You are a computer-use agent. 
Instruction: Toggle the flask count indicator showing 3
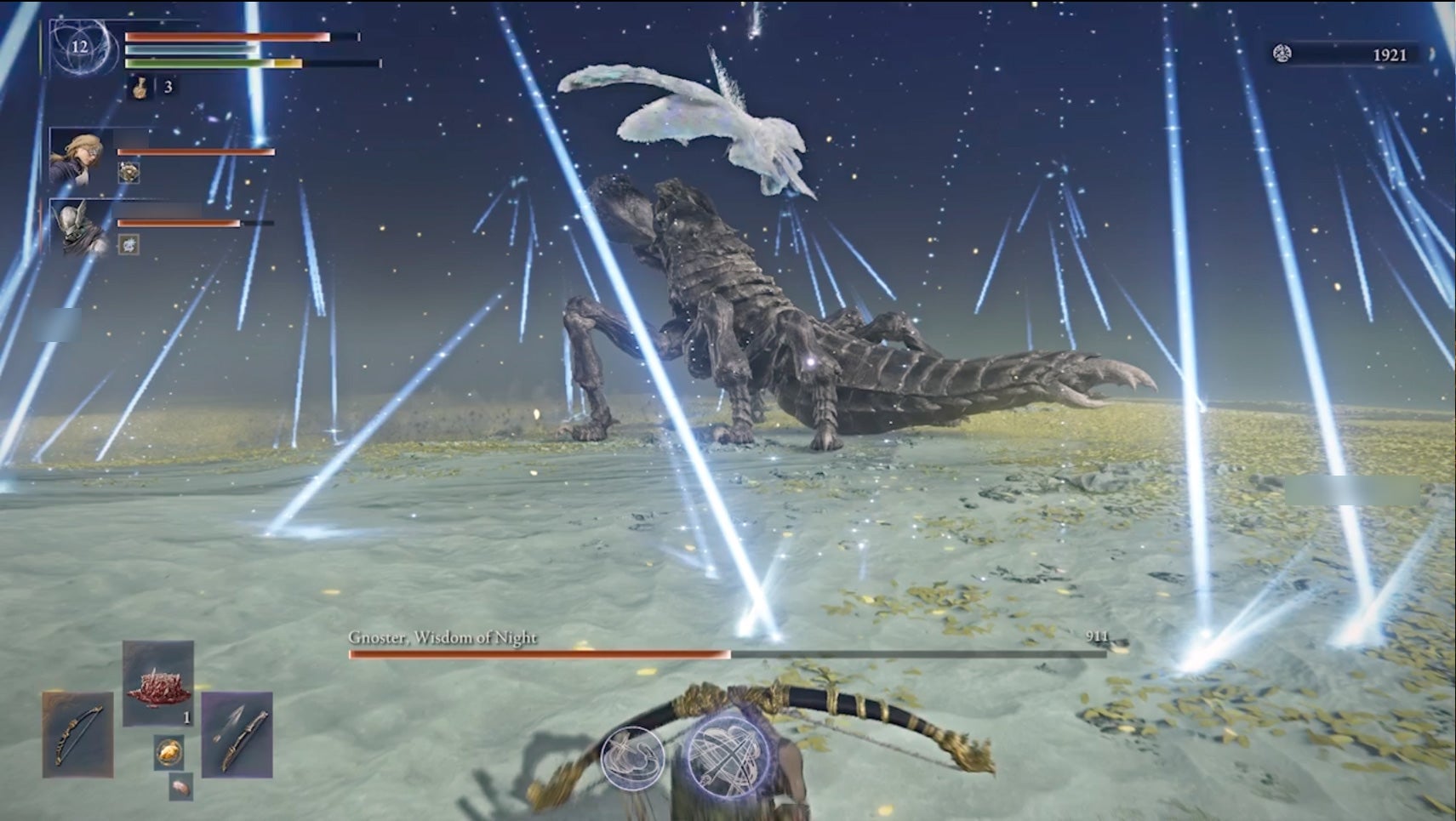(x=168, y=86)
